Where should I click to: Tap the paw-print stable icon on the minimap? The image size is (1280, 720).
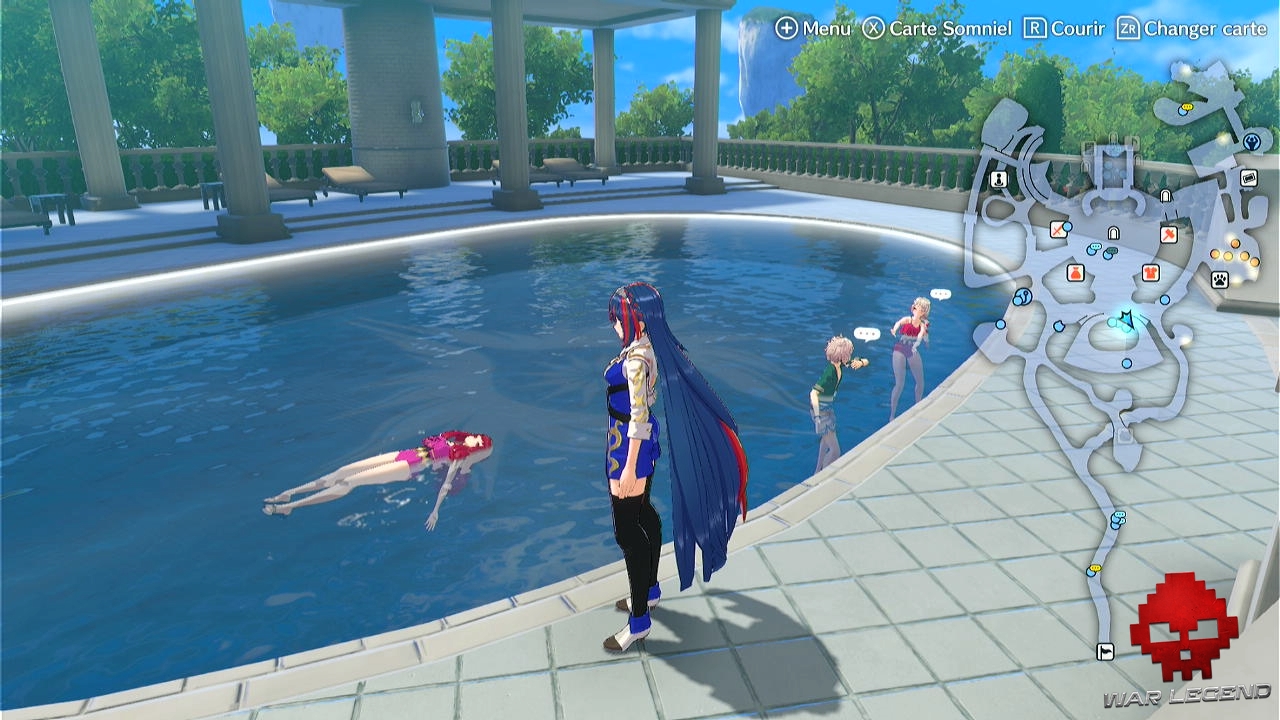1218,278
